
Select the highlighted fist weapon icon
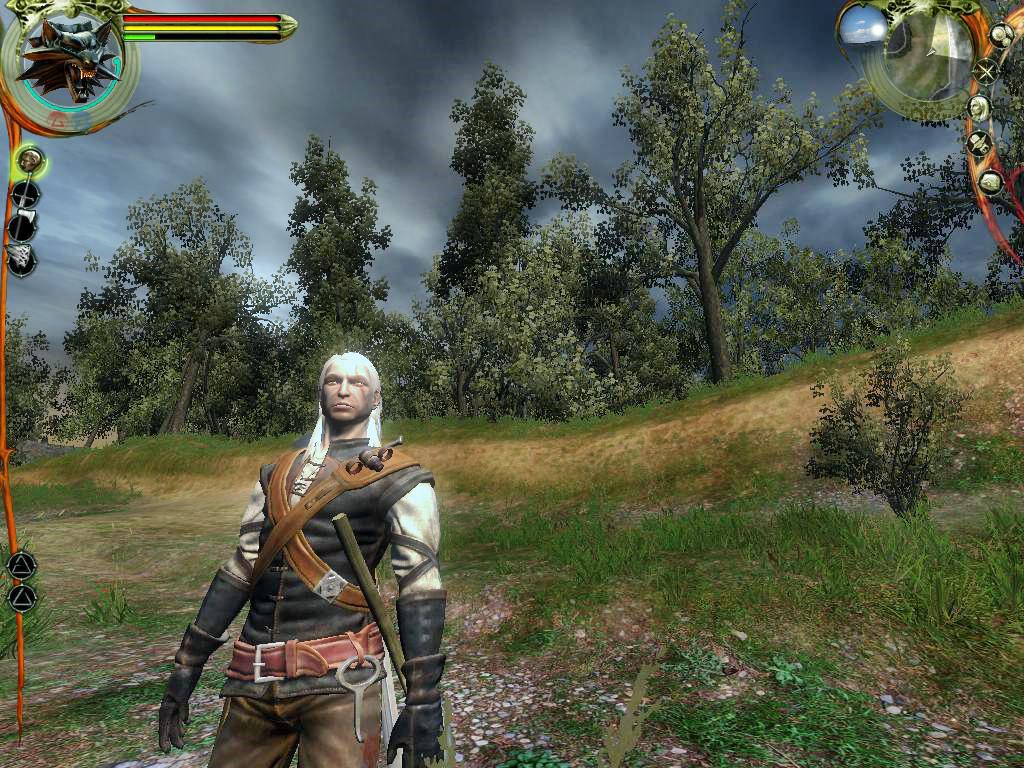[29, 159]
